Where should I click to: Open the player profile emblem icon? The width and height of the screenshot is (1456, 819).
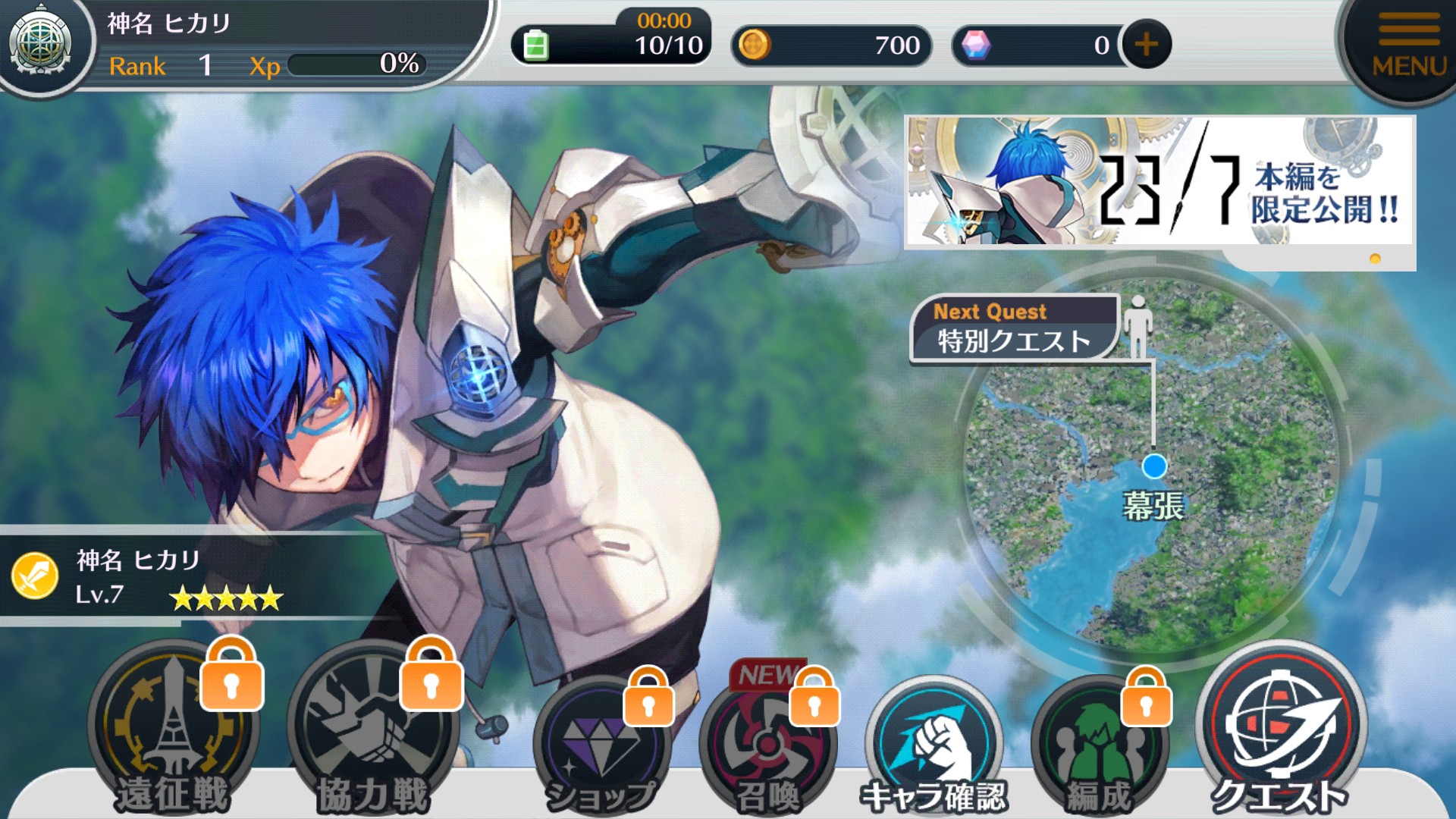click(41, 44)
